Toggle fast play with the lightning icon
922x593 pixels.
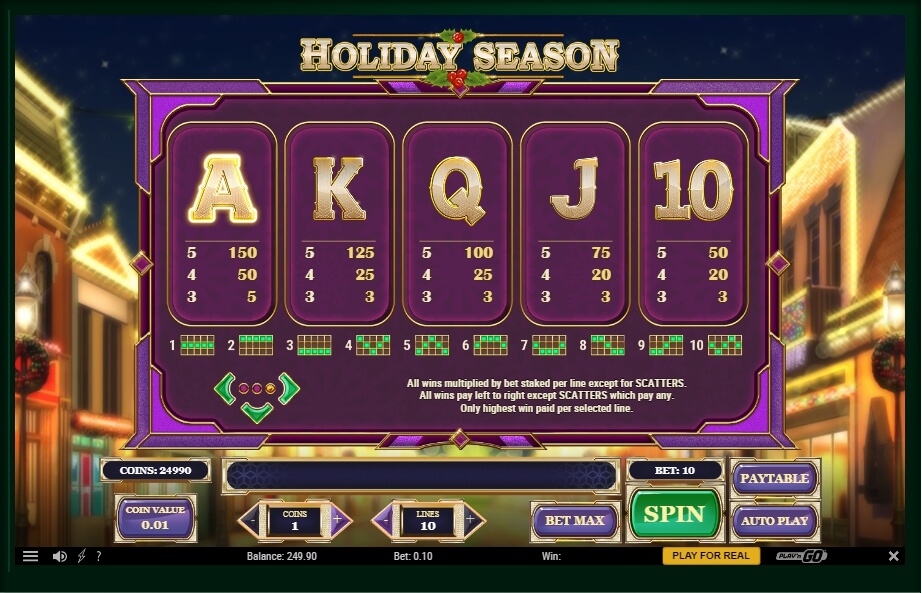[x=81, y=556]
